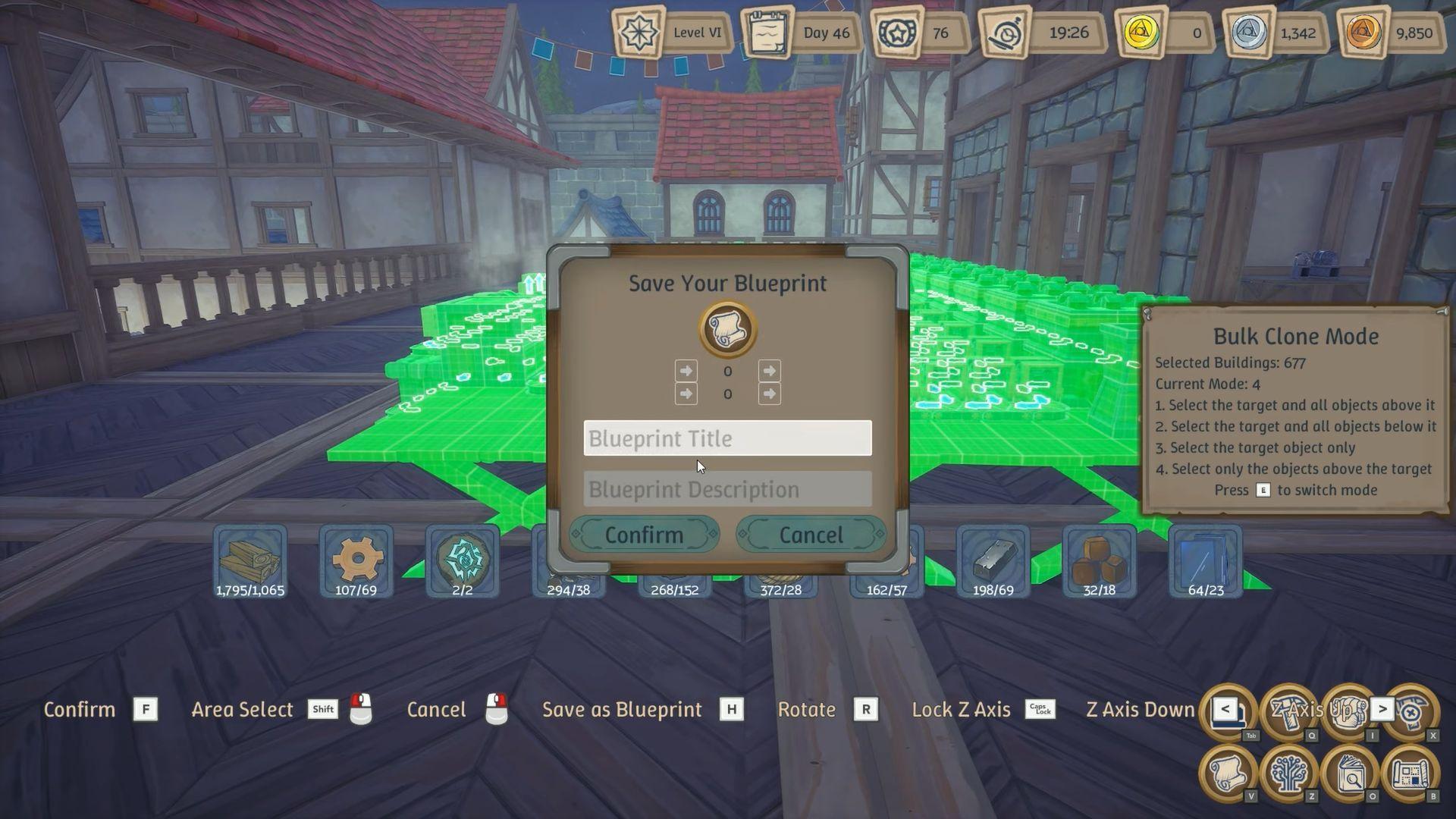Click the Z Axis Up hand icon
The height and width of the screenshot is (819, 1456).
(x=1346, y=711)
